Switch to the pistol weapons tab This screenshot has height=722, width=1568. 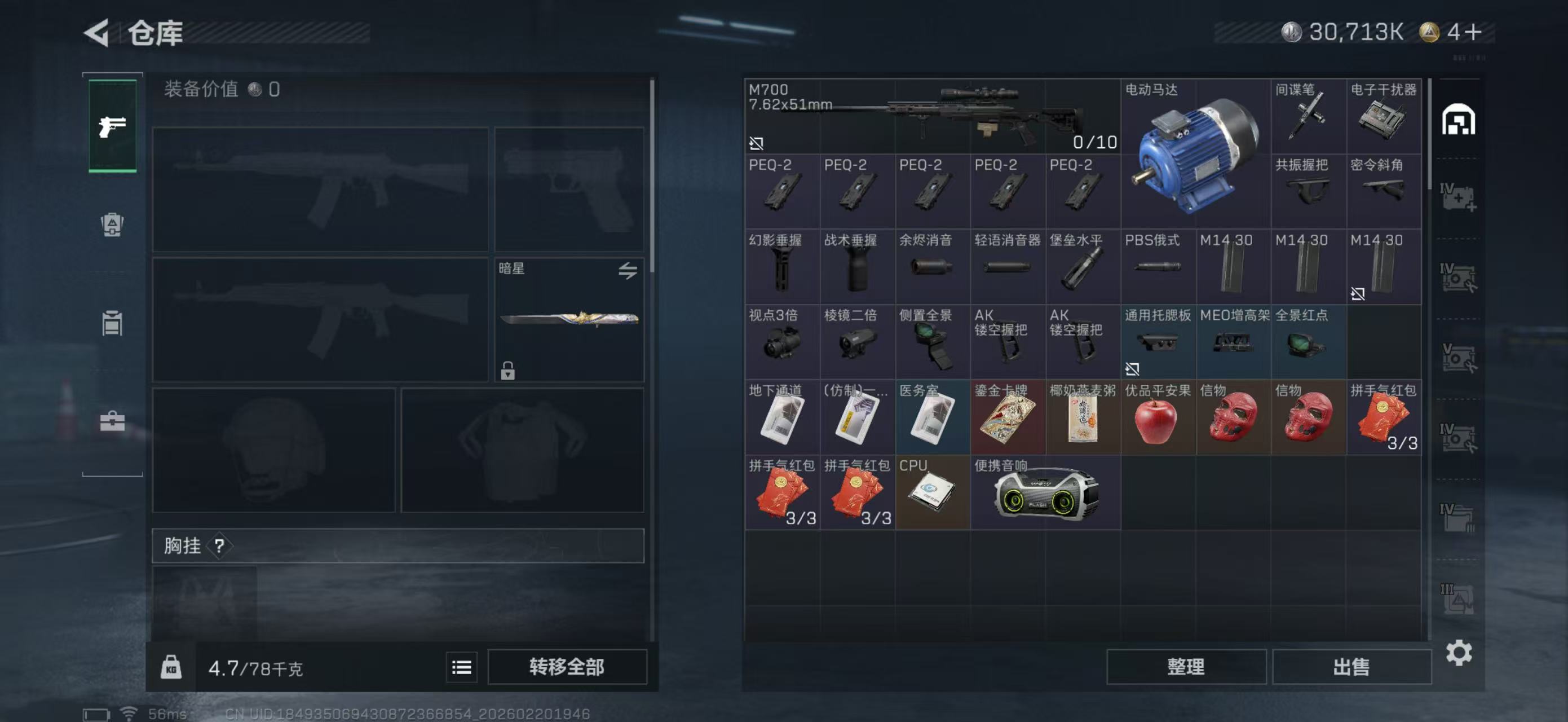pyautogui.click(x=113, y=126)
